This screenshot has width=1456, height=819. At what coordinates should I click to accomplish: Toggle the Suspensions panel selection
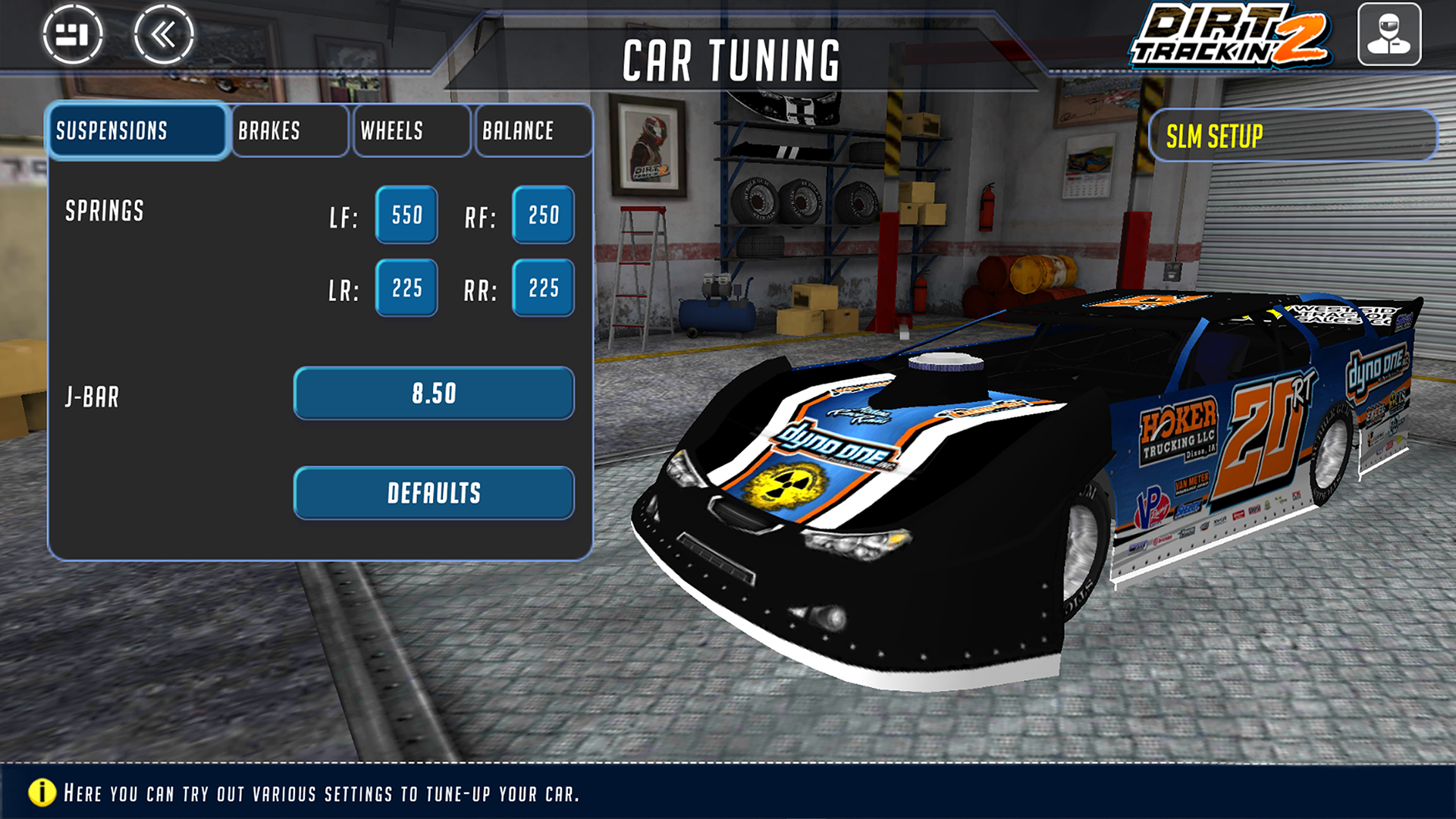click(137, 131)
